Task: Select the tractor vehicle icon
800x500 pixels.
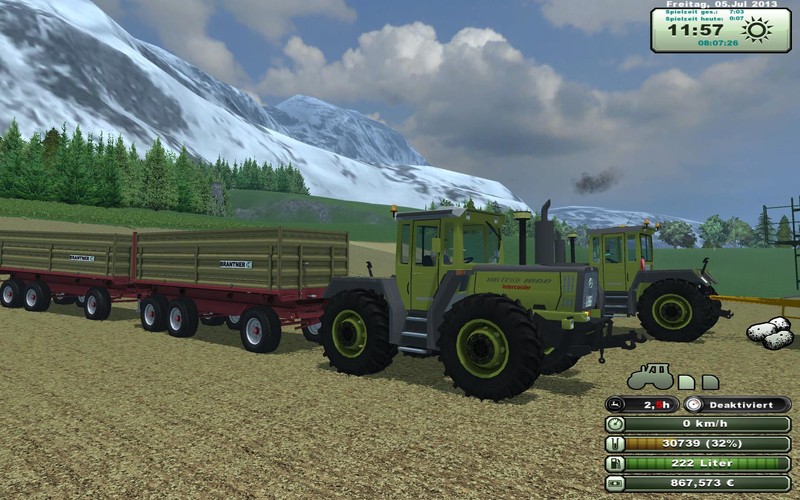Action: click(x=649, y=377)
